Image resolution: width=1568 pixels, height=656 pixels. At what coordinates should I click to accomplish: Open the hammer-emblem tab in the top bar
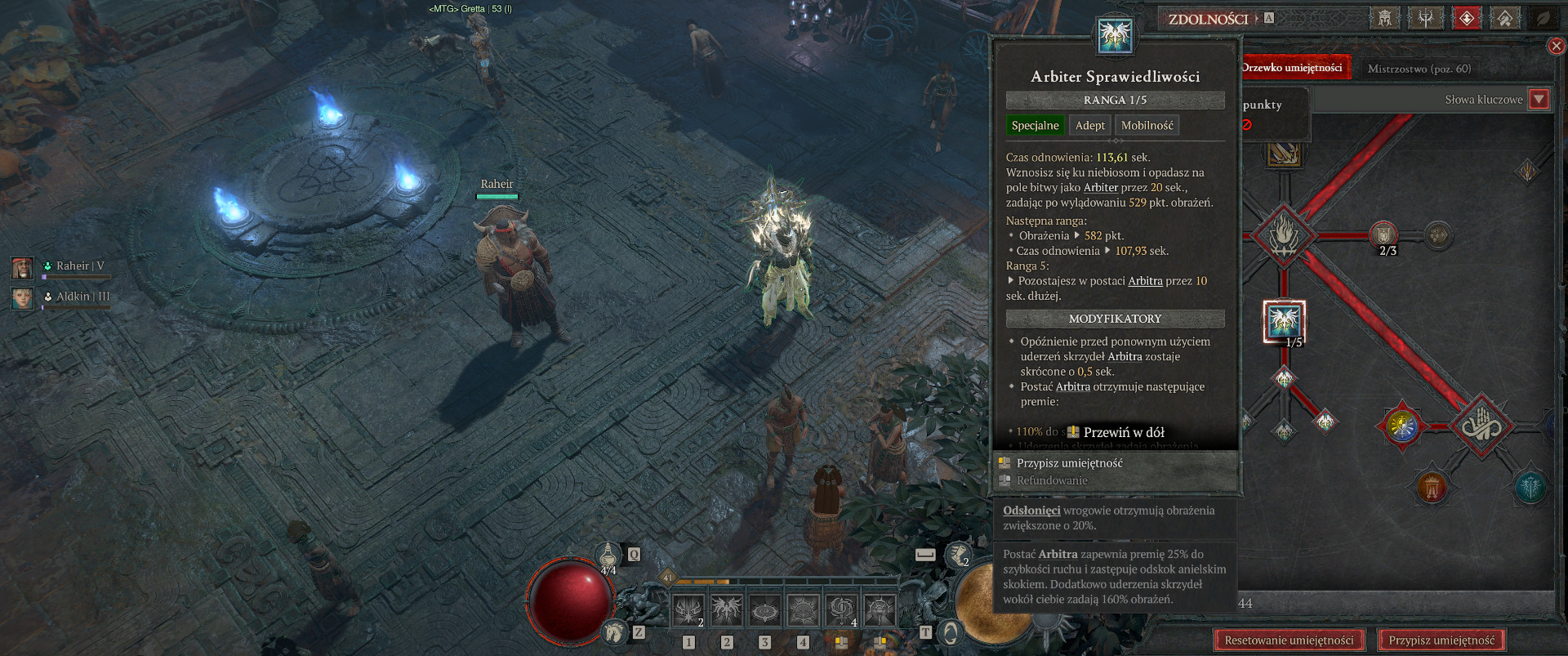click(1504, 18)
